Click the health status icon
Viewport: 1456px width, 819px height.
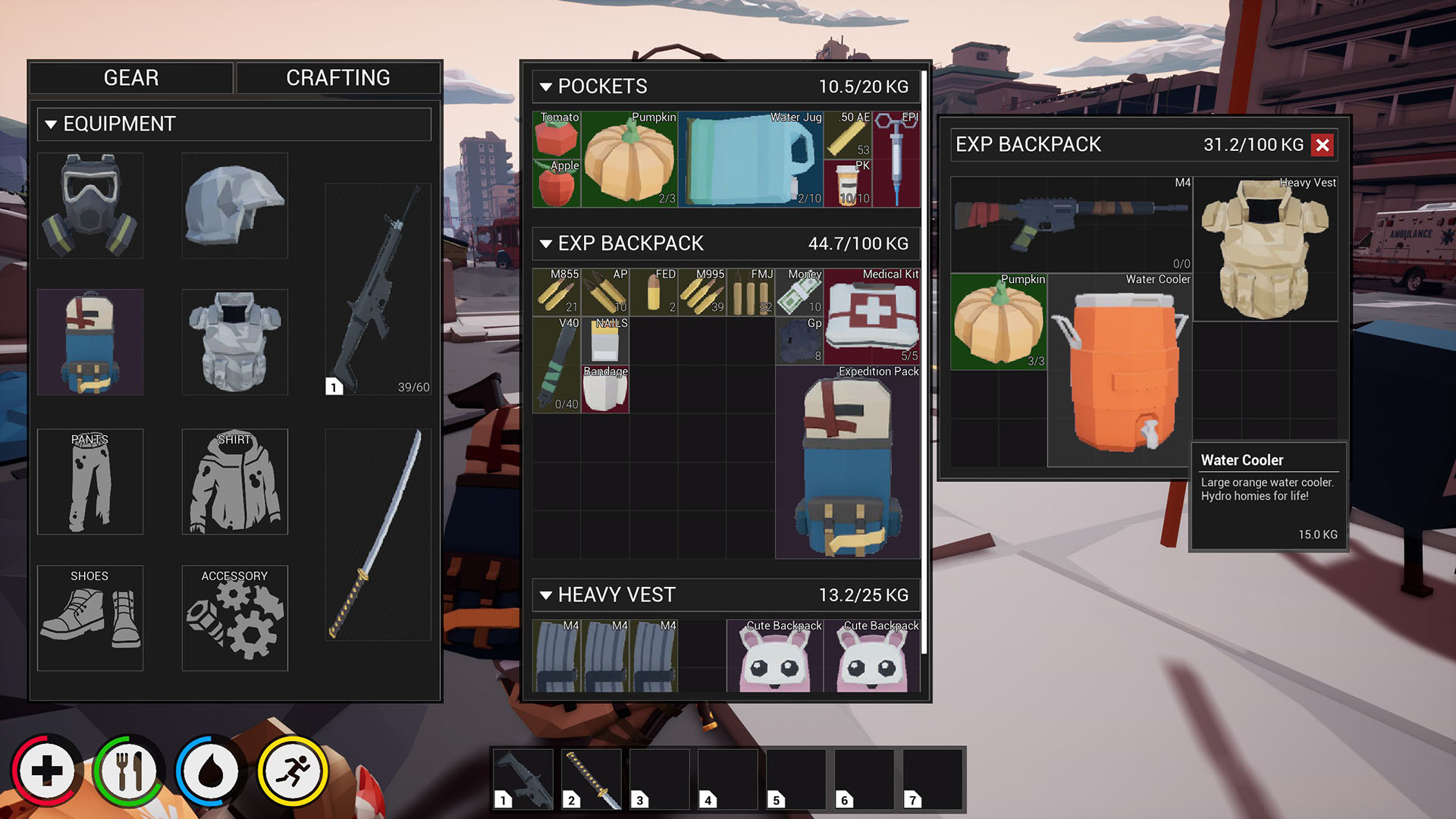(x=47, y=770)
